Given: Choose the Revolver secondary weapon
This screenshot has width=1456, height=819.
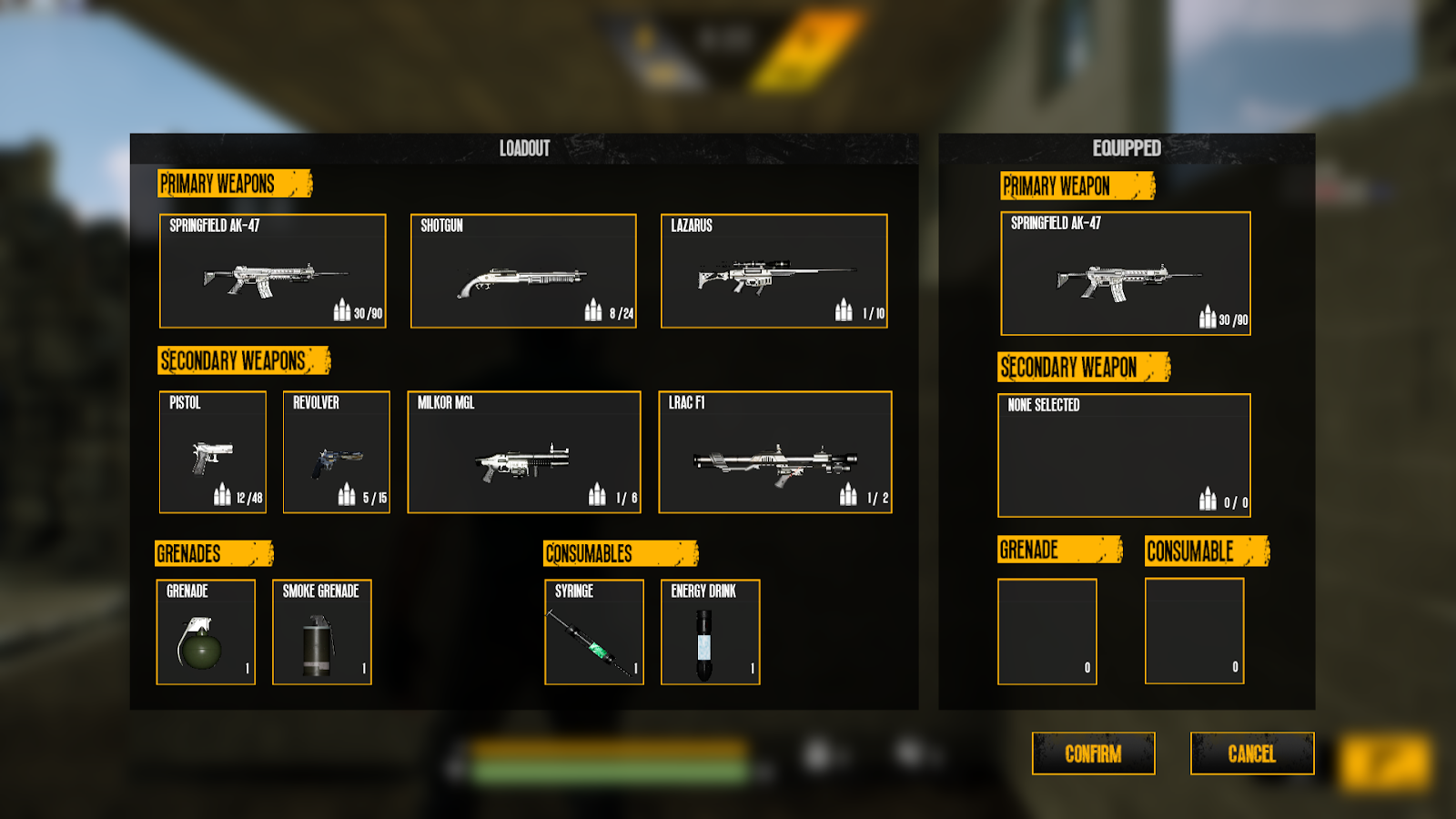Looking at the screenshot, I should (x=337, y=452).
